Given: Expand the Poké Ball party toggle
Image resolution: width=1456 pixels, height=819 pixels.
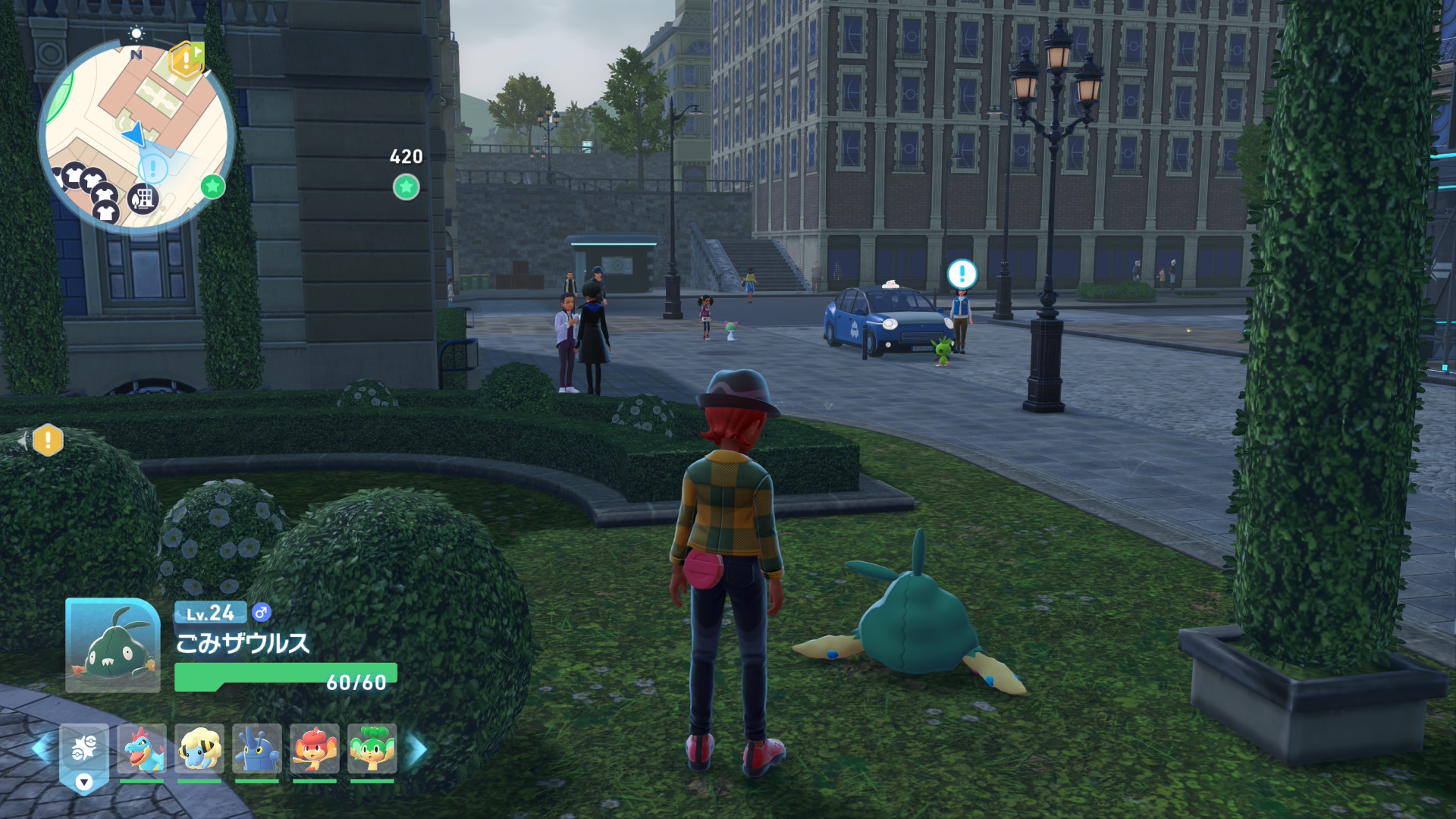Looking at the screenshot, I should [x=84, y=758].
